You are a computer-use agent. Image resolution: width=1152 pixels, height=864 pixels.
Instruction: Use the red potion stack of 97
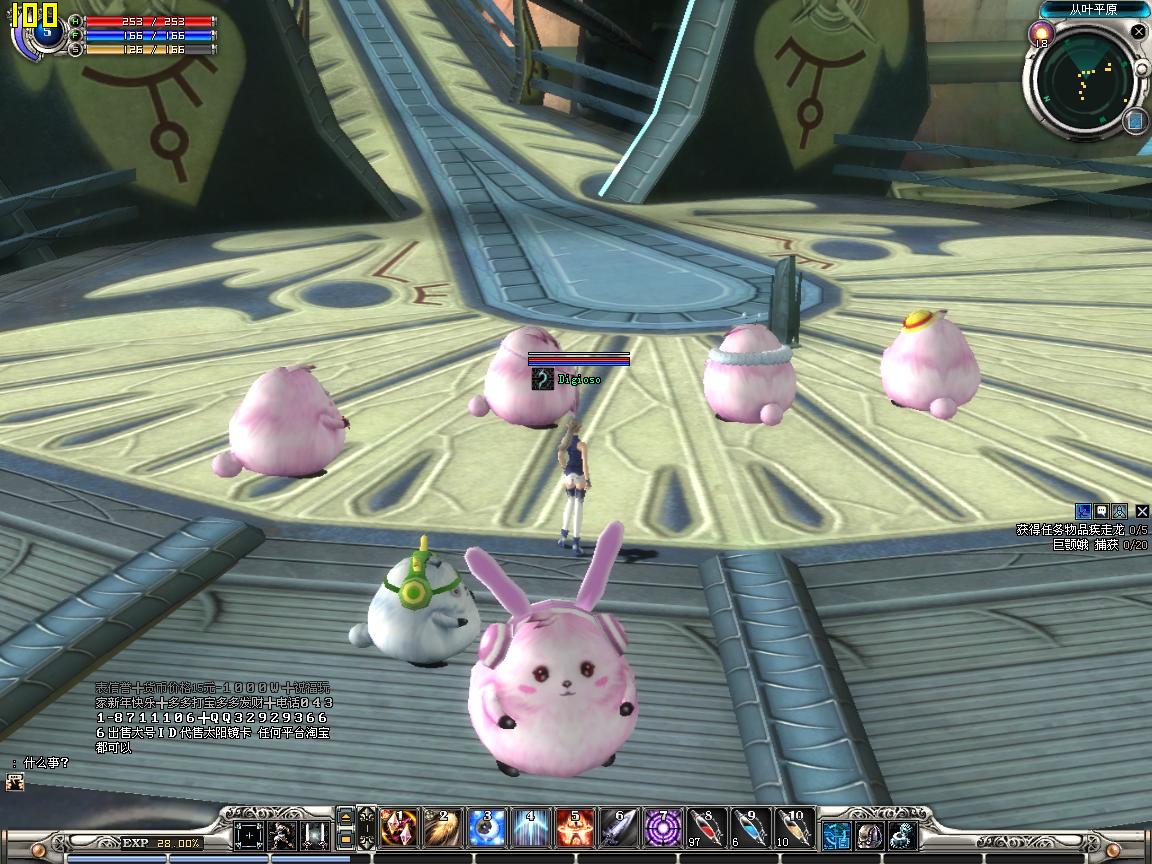pyautogui.click(x=707, y=828)
